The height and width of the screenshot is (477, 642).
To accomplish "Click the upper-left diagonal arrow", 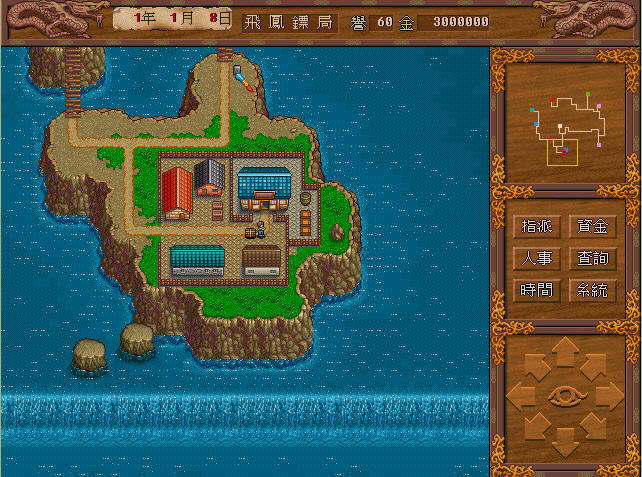I will (x=535, y=366).
